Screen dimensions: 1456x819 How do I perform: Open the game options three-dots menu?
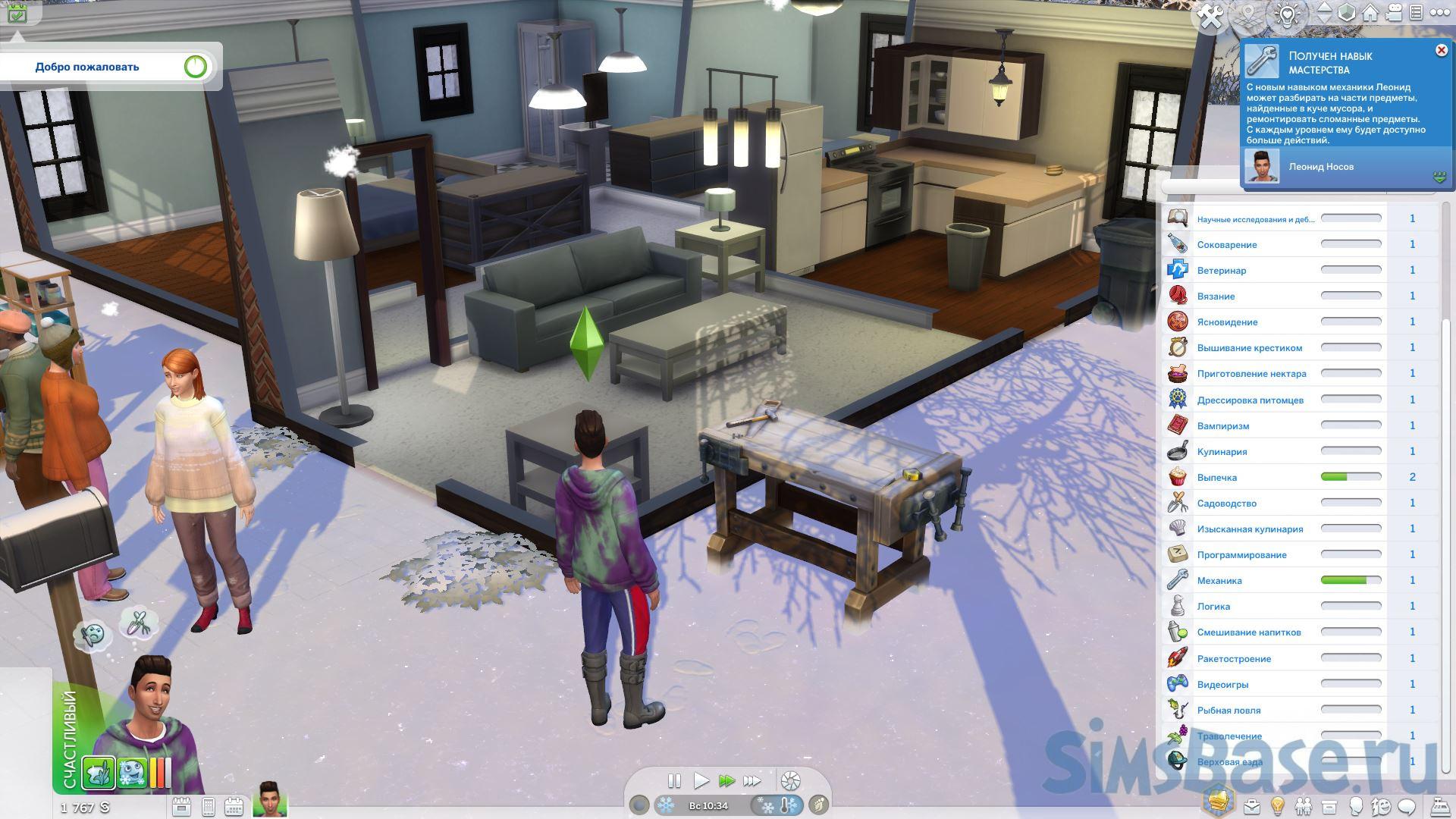(1437, 13)
